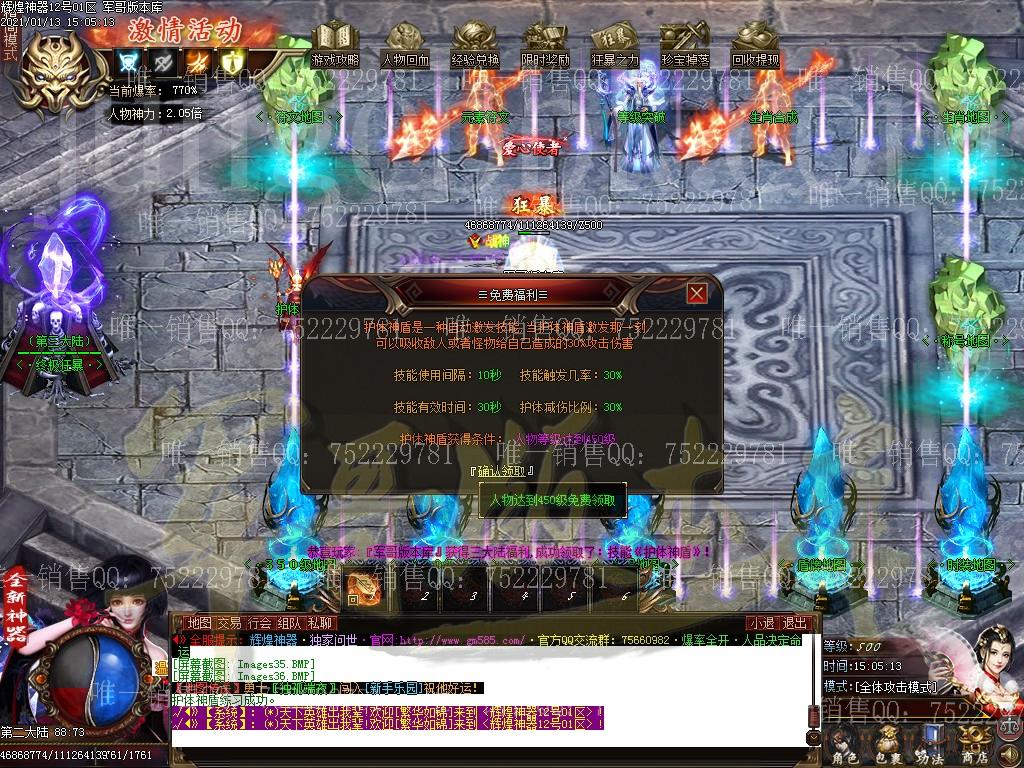Switch to the 地图 tab
The image size is (1024, 768).
click(200, 623)
